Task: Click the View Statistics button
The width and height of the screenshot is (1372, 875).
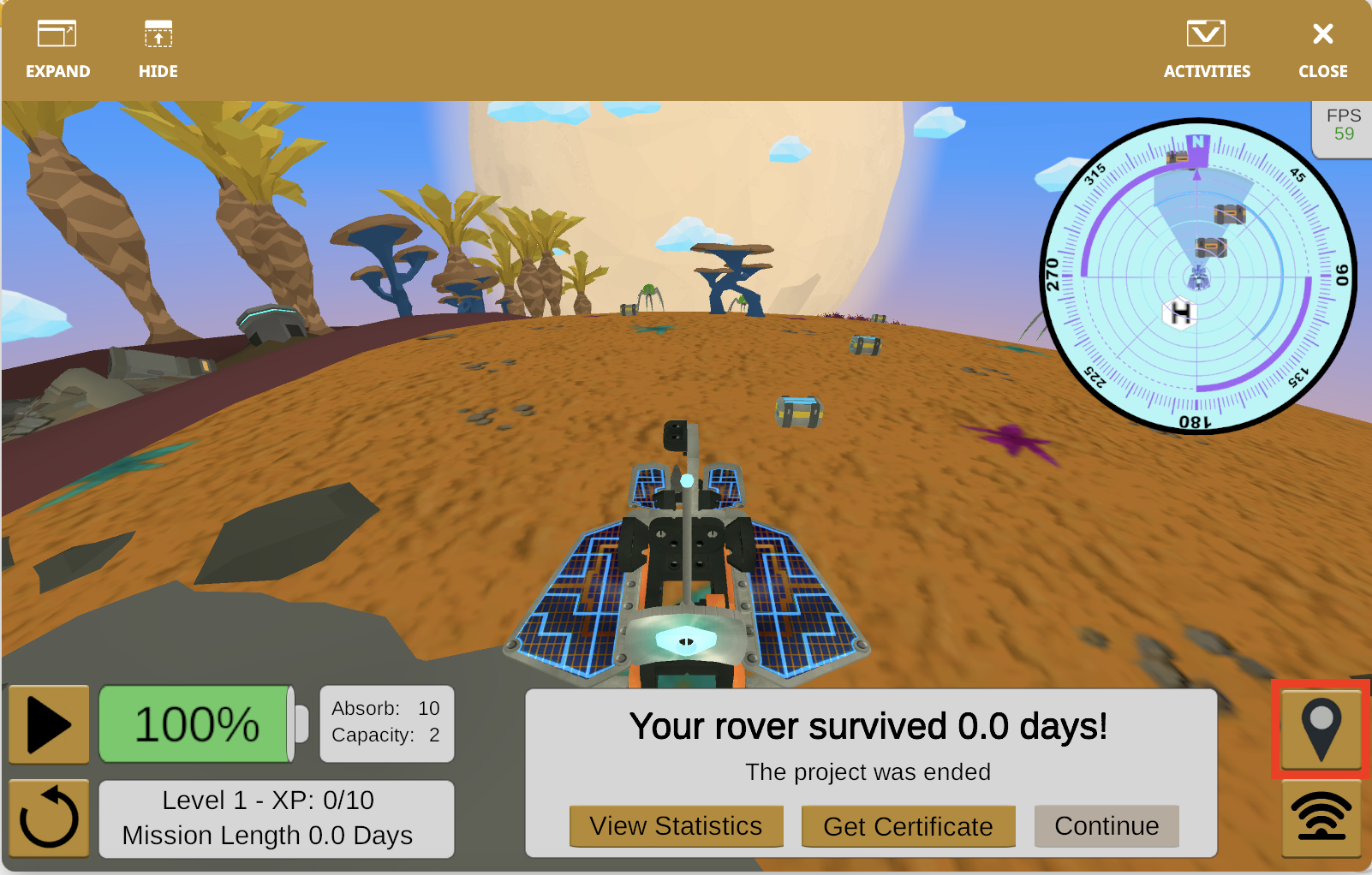Action: coord(676,825)
